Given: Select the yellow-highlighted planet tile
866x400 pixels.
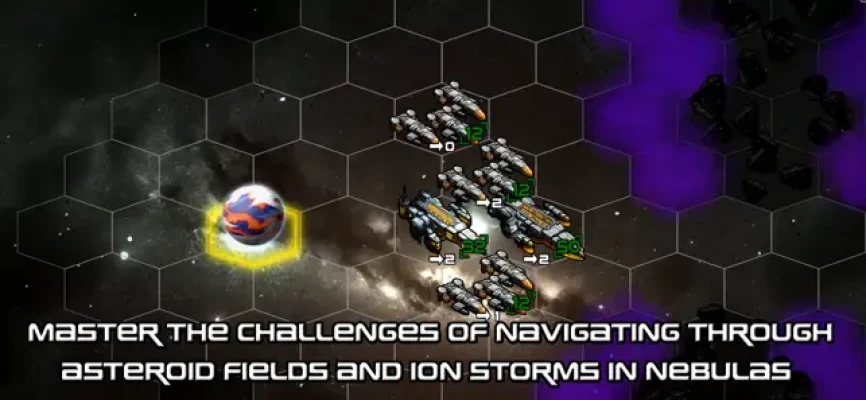Looking at the screenshot, I should point(252,217).
